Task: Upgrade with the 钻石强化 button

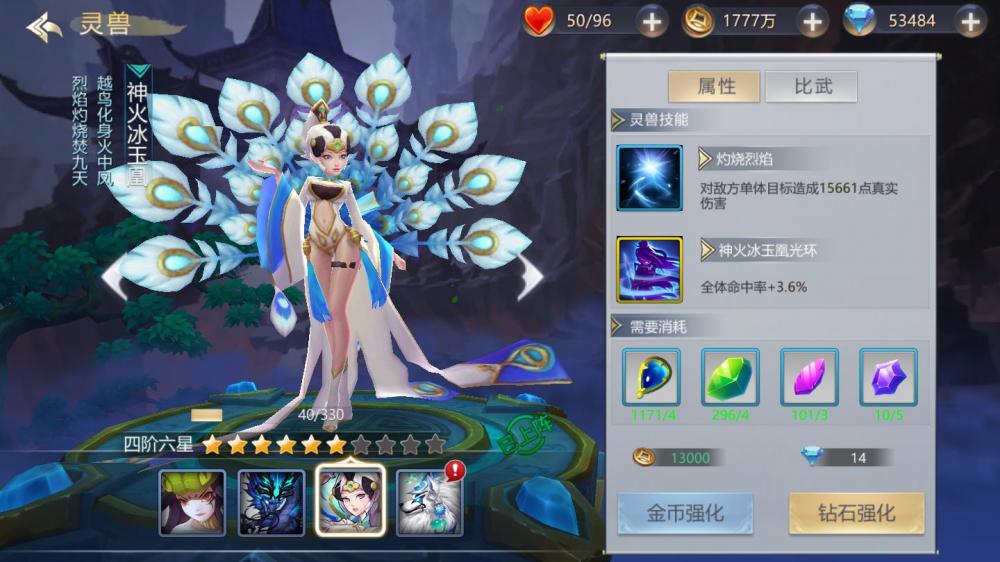Action: tap(856, 514)
